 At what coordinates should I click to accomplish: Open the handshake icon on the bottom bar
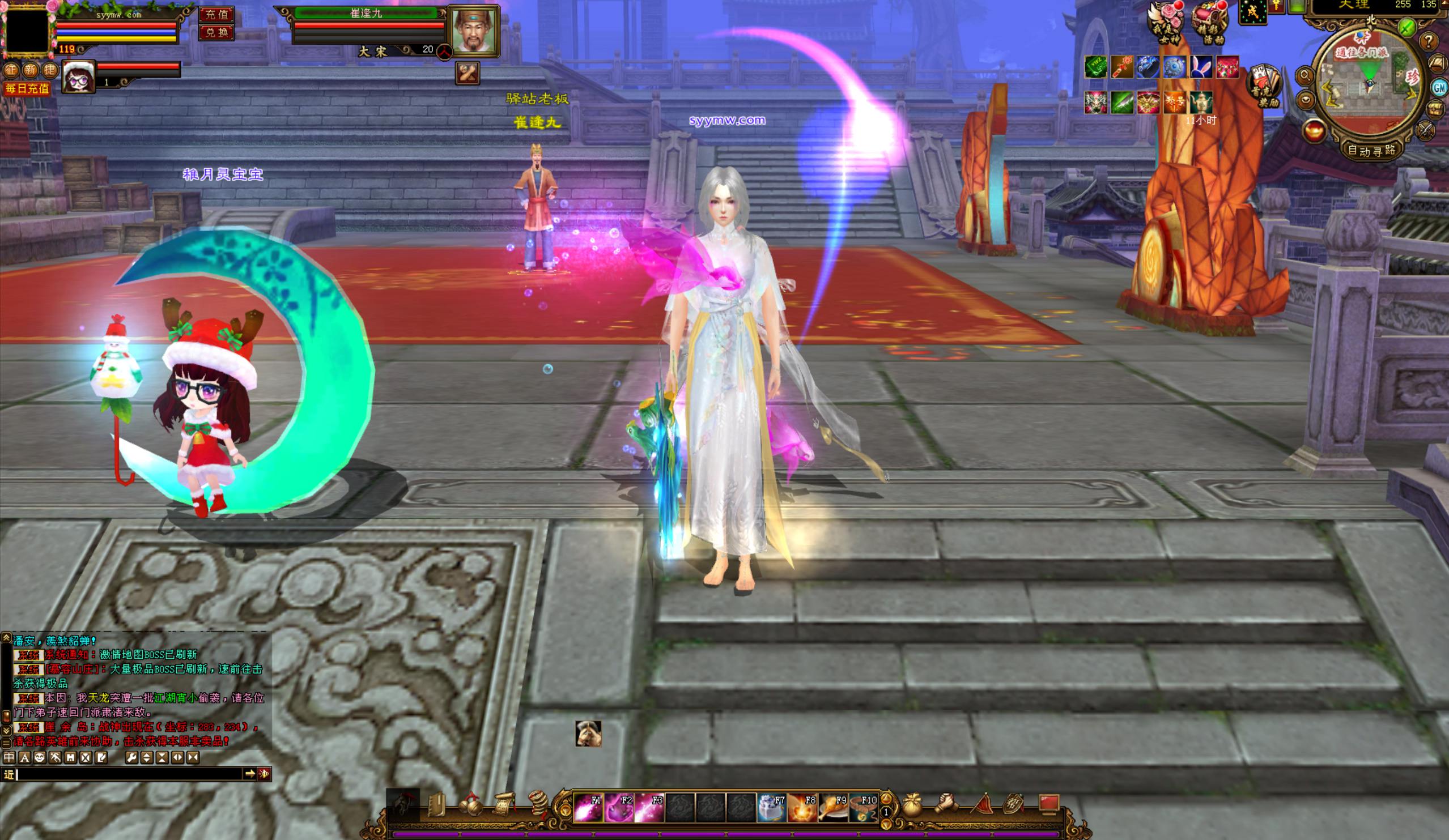pos(945,805)
